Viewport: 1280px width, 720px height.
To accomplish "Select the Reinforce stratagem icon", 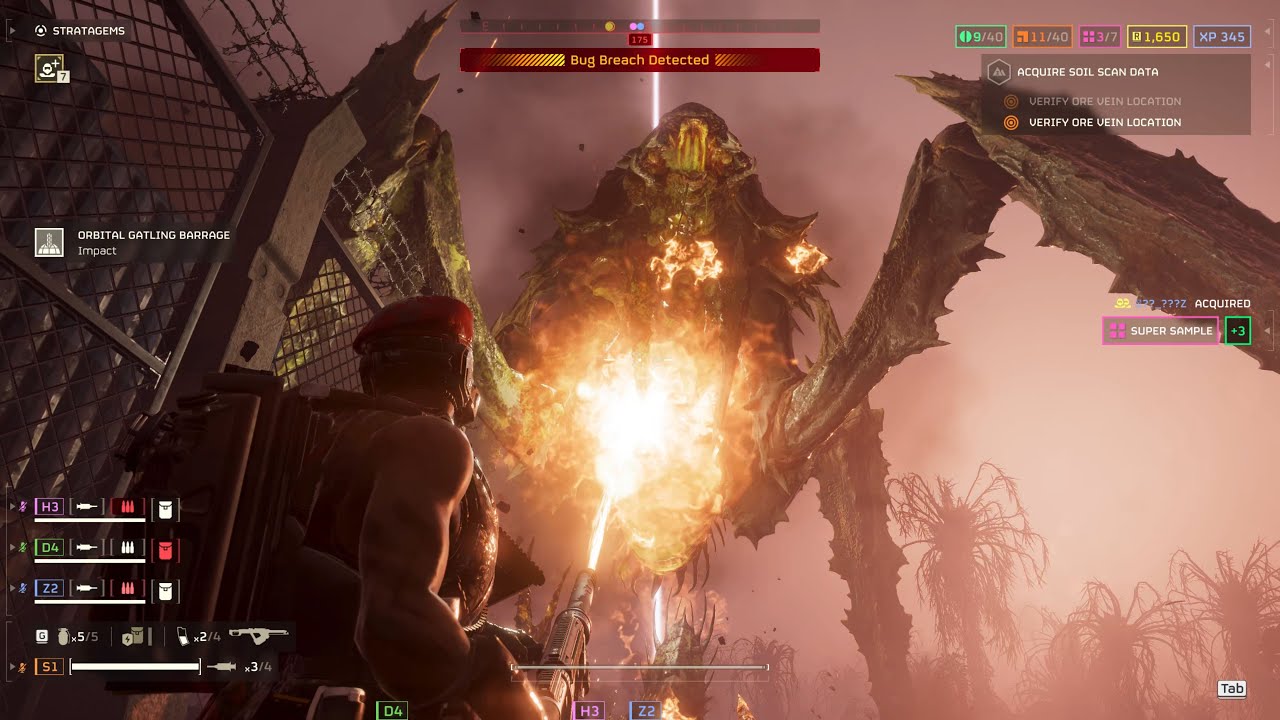I will point(49,68).
